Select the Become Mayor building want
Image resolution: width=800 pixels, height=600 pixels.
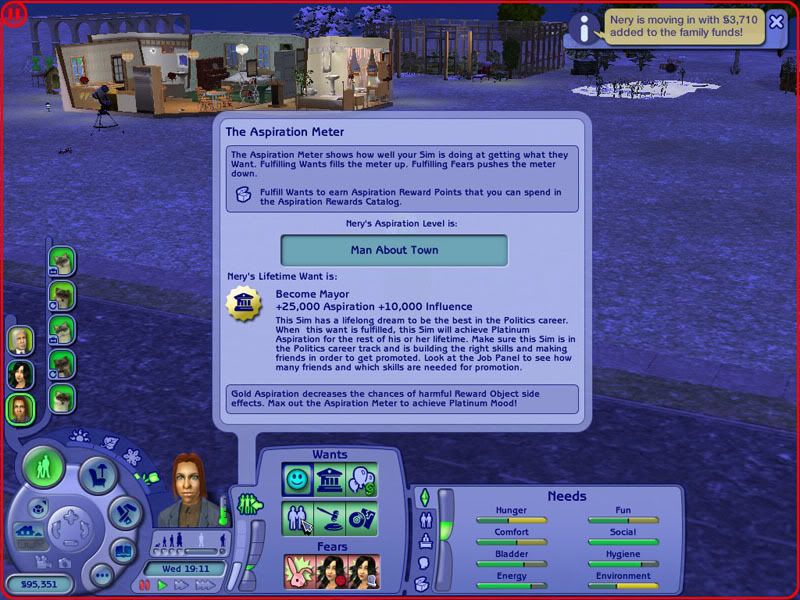[x=330, y=480]
